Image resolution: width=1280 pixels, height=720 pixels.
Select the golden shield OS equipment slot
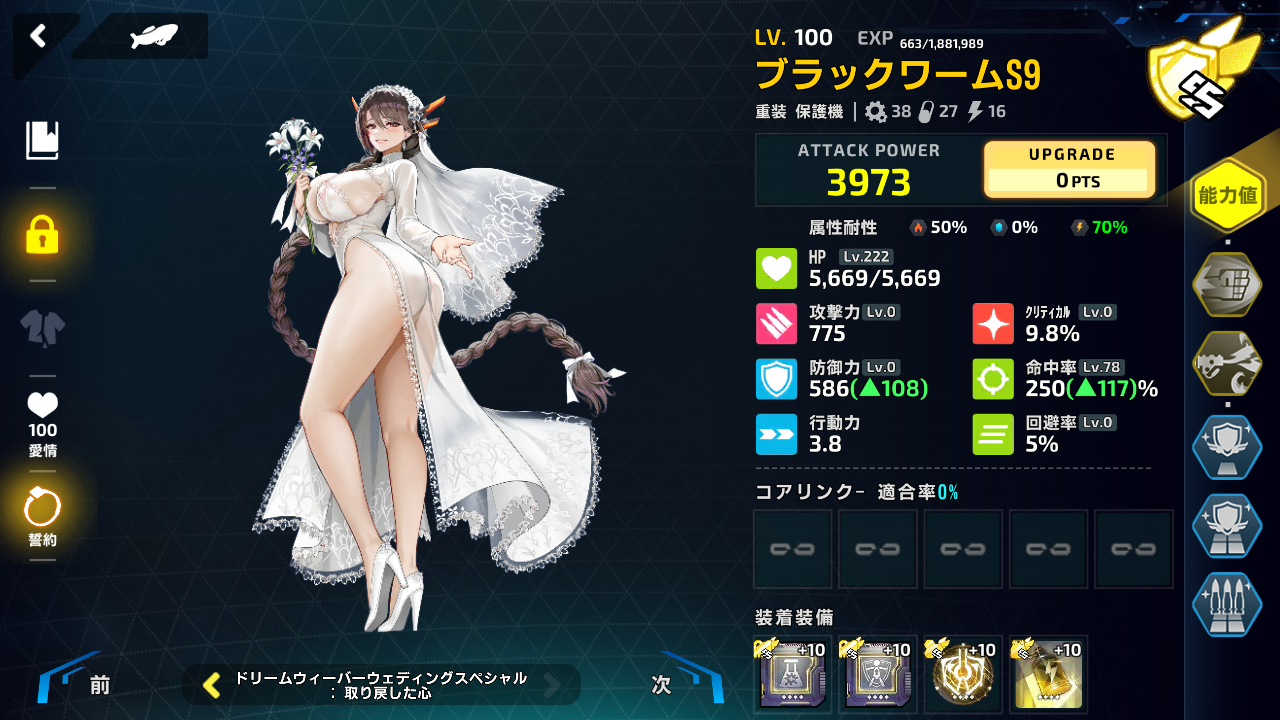(963, 674)
